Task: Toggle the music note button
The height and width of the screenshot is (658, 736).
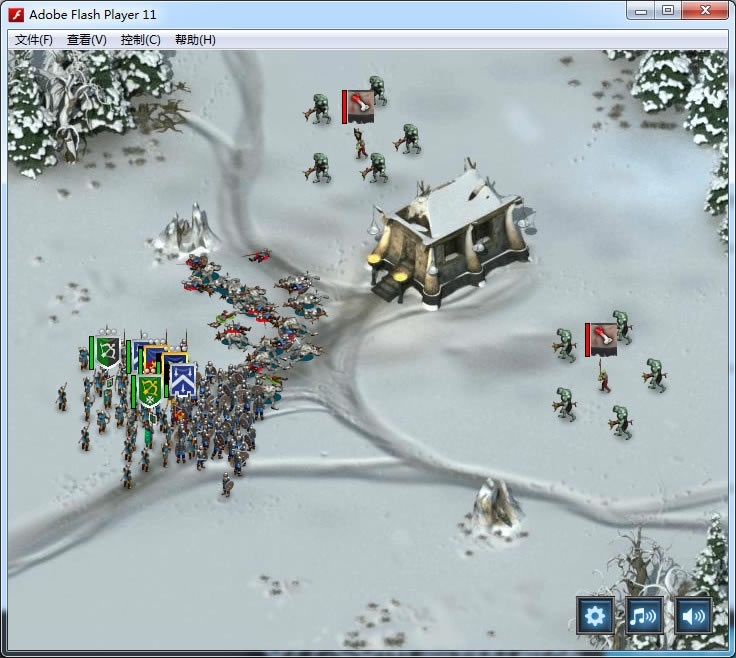Action: click(644, 615)
